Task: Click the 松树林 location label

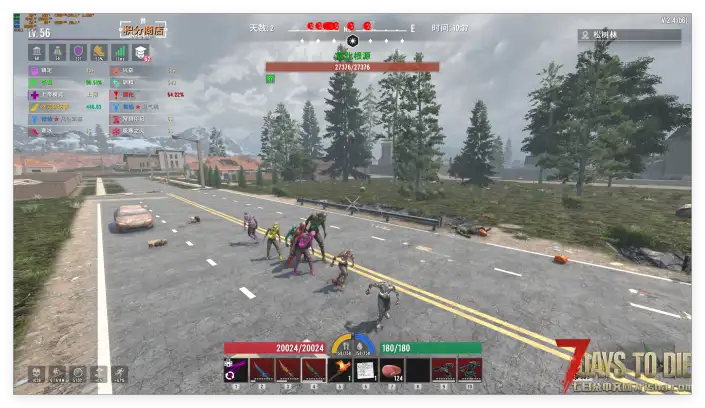Action: [629, 35]
